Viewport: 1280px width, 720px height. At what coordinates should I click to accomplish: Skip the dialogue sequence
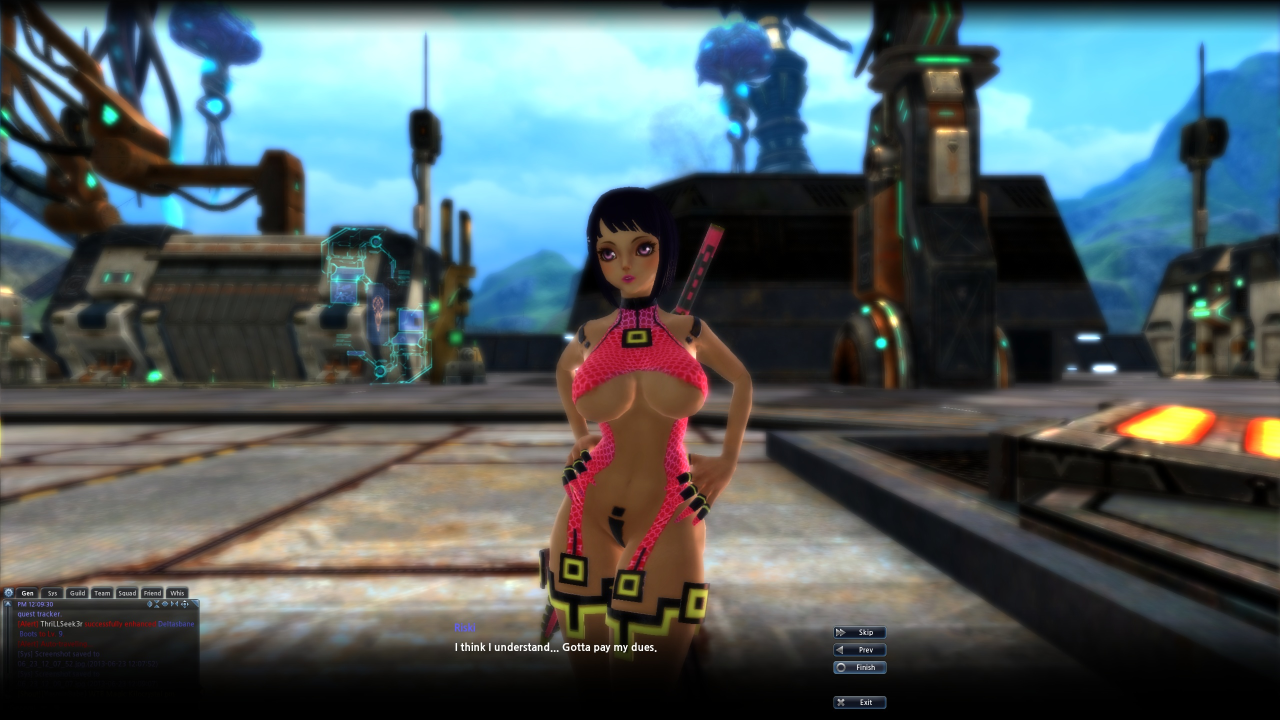[x=860, y=632]
